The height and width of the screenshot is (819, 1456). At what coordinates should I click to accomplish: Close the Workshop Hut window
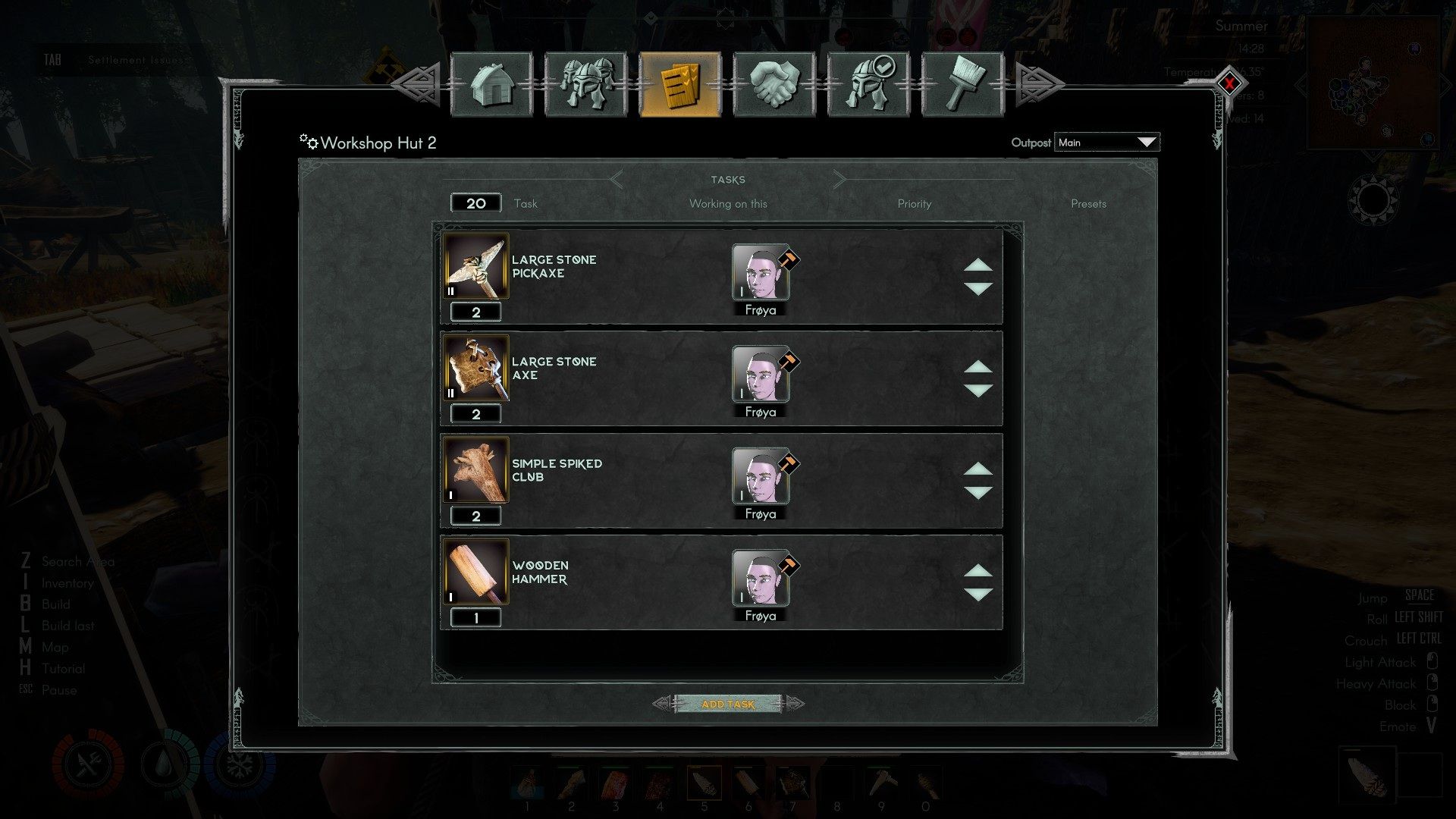(1229, 83)
